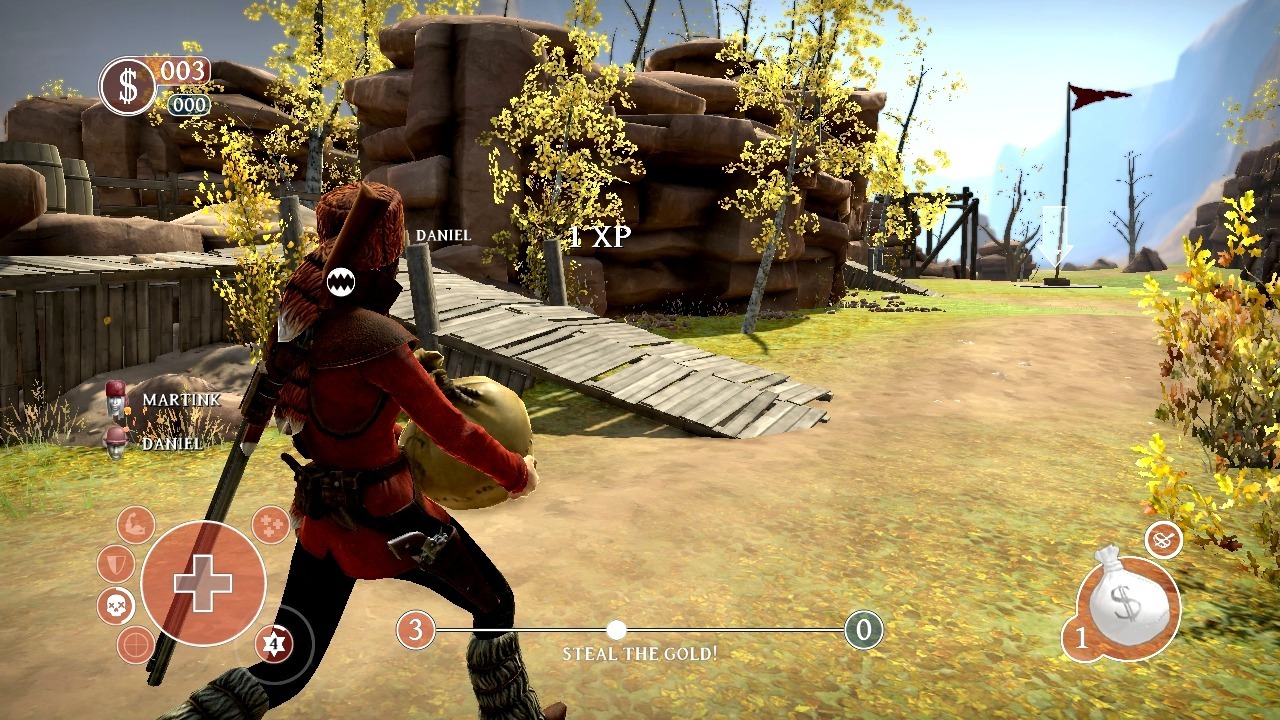Select Martink in the player list
Image resolution: width=1280 pixels, height=720 pixels.
click(x=180, y=400)
